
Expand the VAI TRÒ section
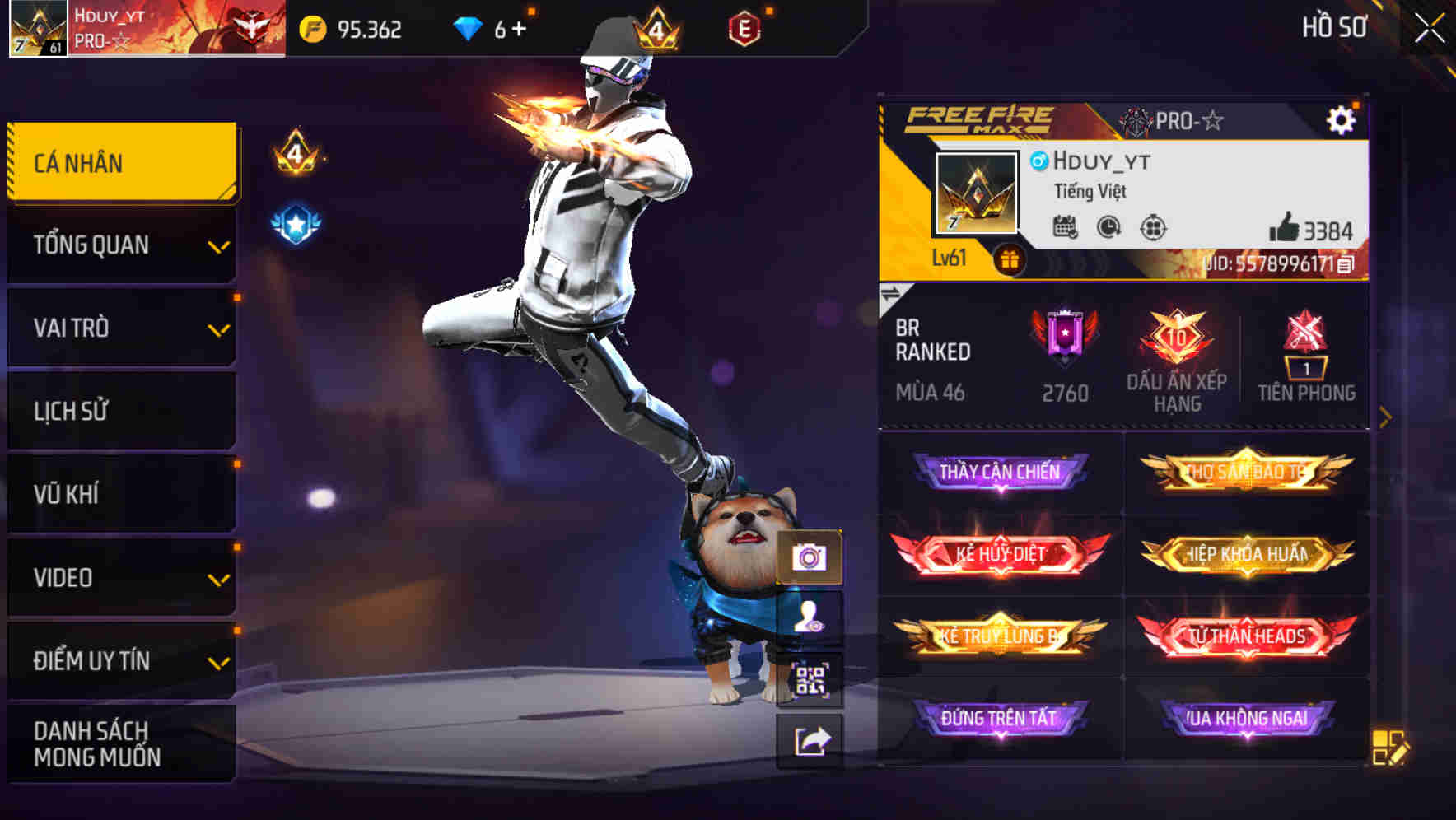pyautogui.click(x=120, y=328)
